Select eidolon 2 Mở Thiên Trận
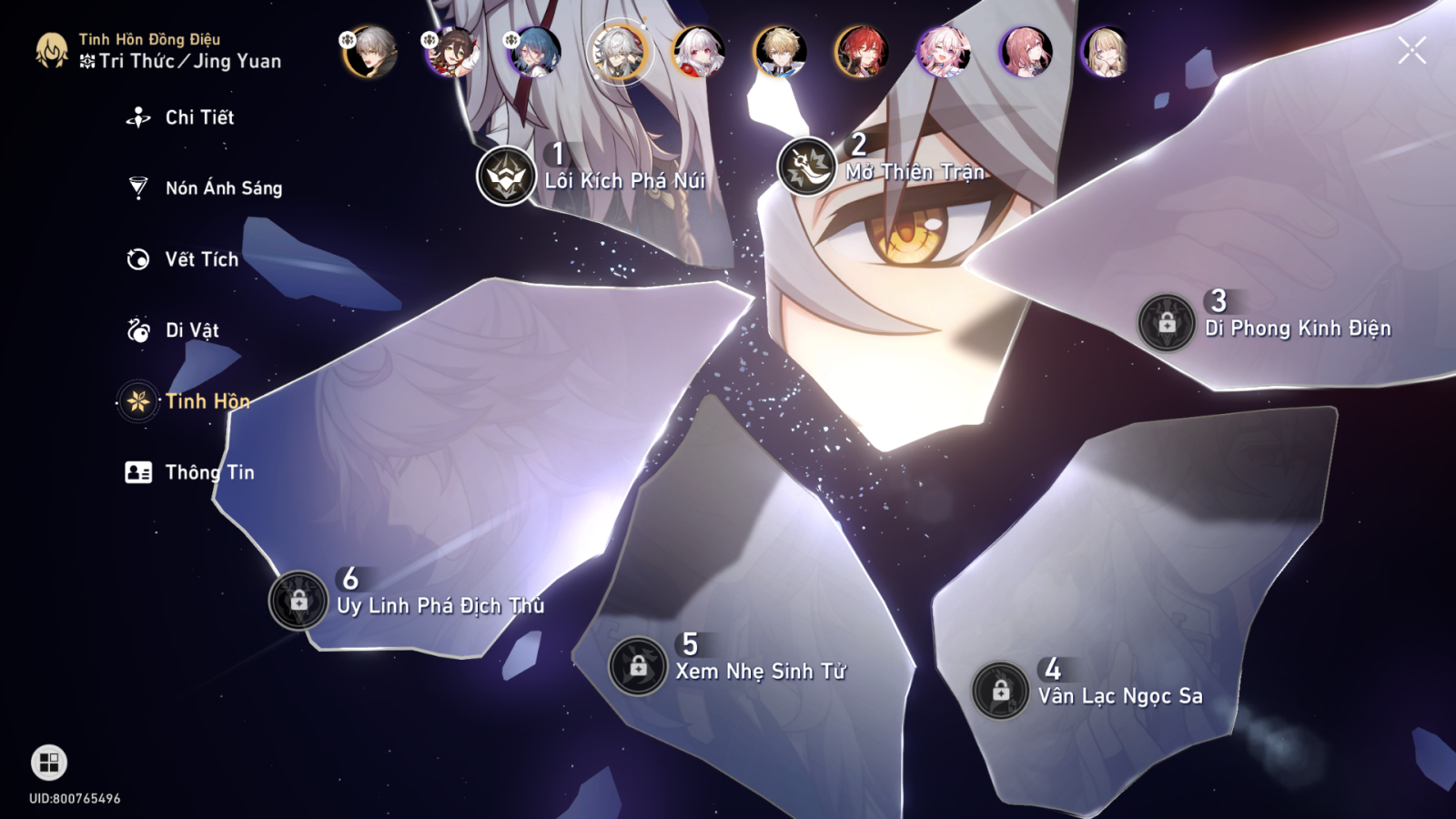1456x819 pixels. click(807, 167)
